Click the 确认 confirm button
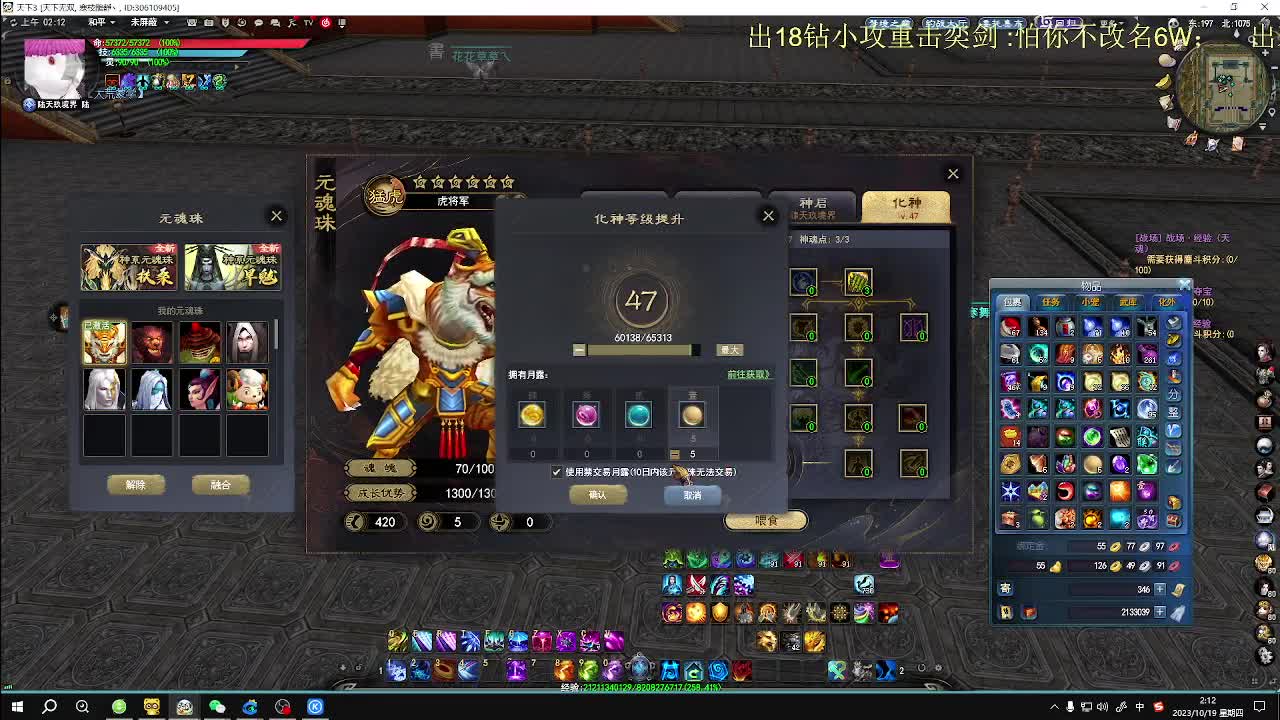1280x720 pixels. point(598,495)
